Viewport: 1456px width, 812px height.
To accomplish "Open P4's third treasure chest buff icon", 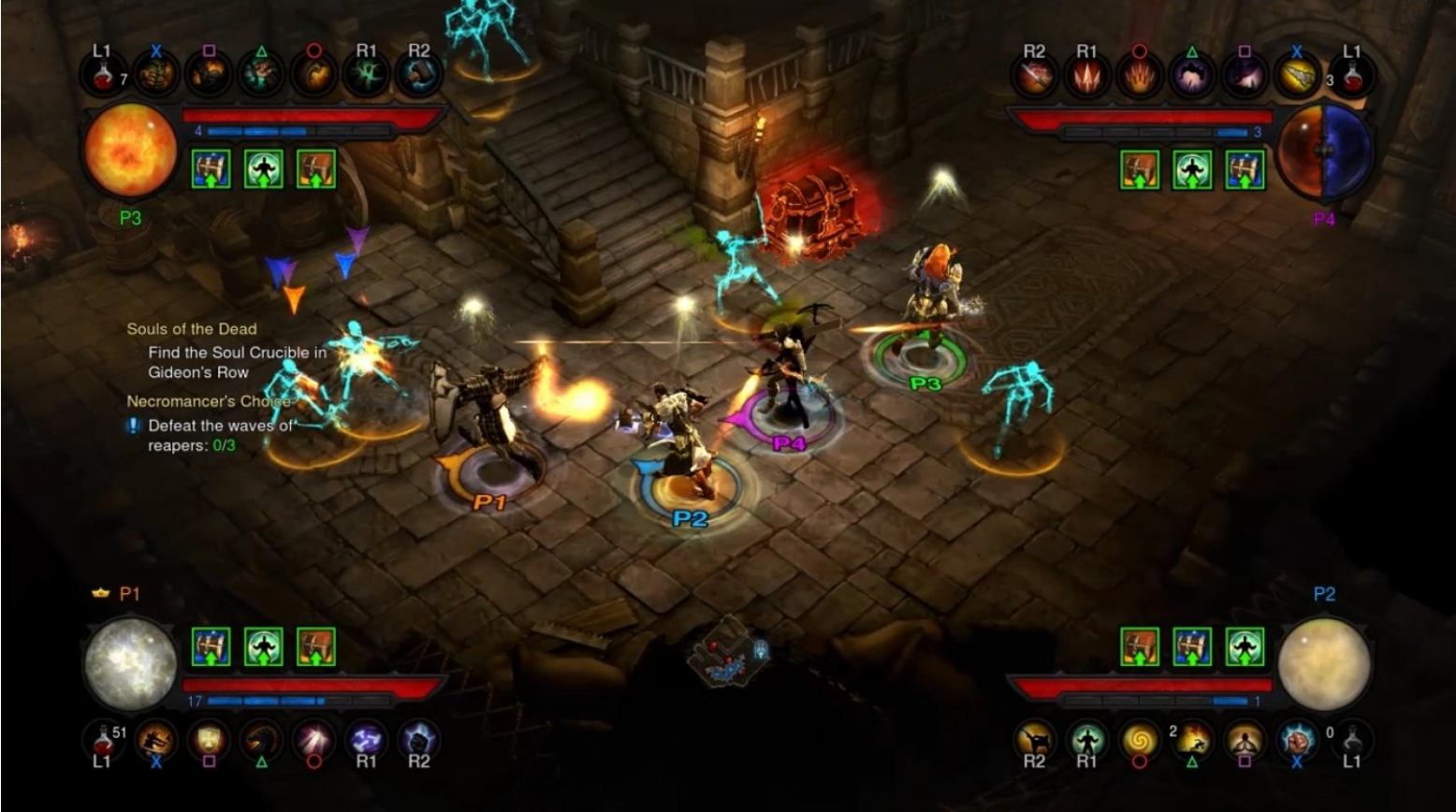I will (1246, 171).
